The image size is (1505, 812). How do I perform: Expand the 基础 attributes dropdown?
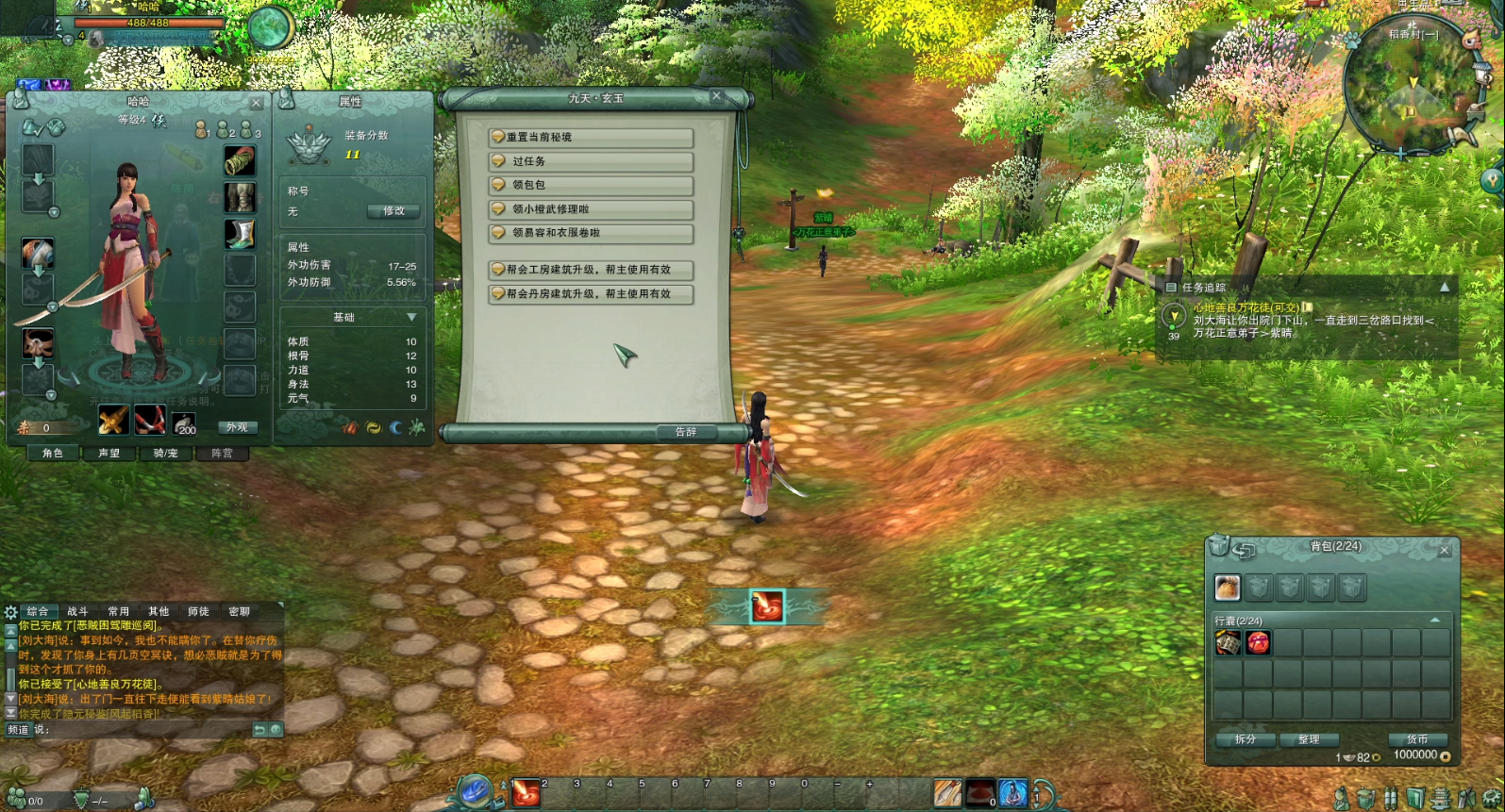[411, 317]
